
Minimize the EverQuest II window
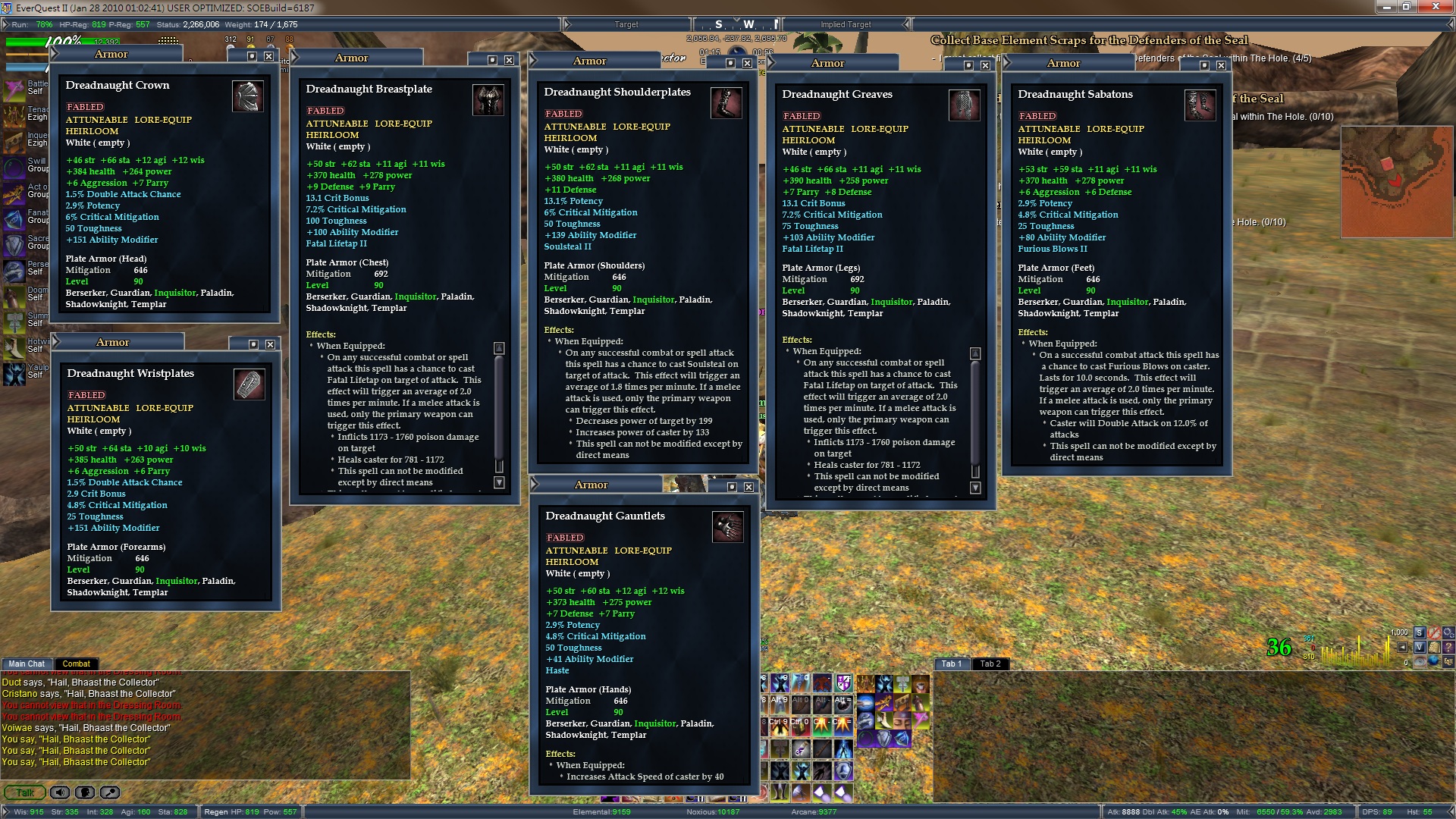(x=1388, y=7)
